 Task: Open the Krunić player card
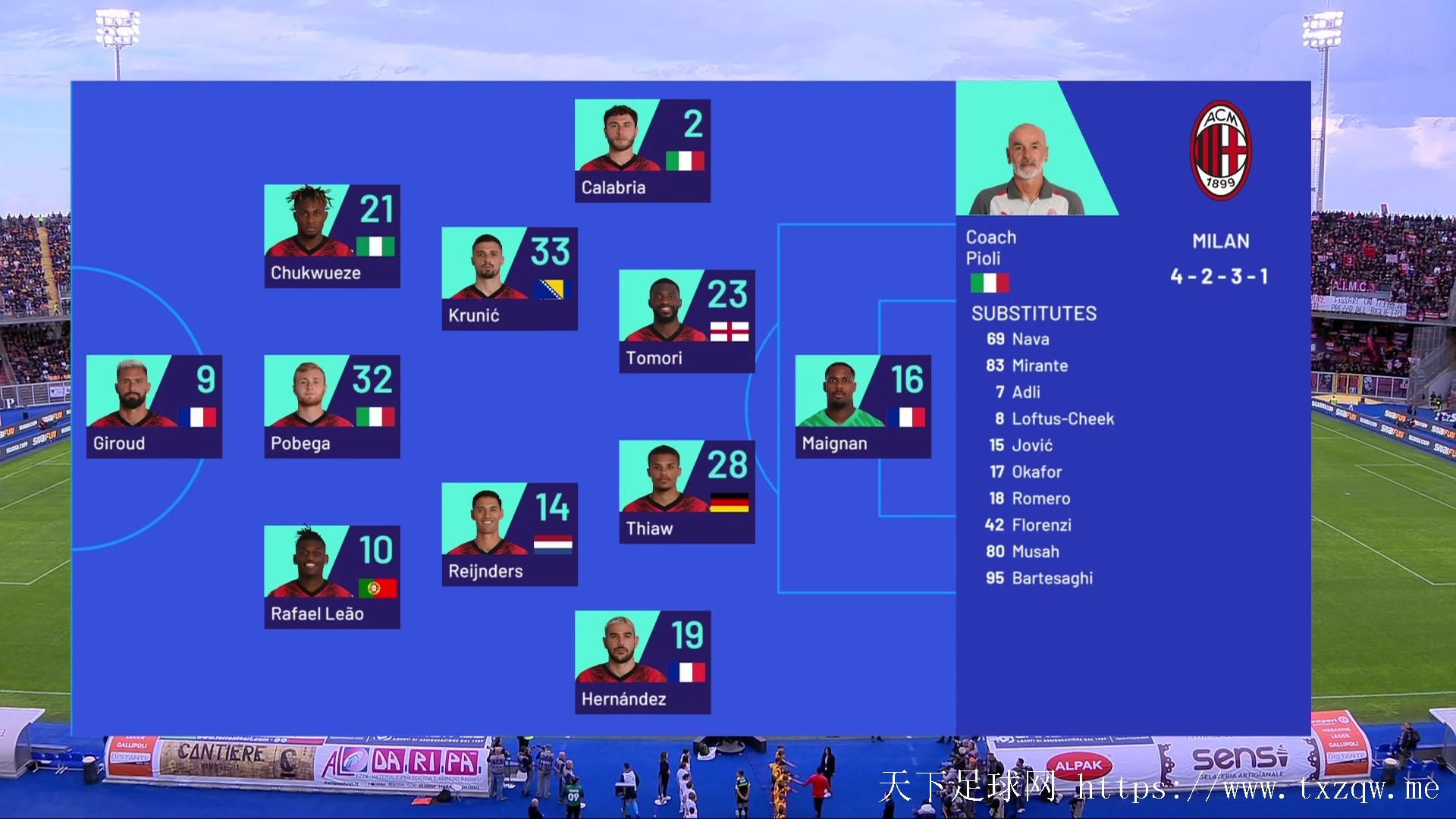pyautogui.click(x=509, y=278)
